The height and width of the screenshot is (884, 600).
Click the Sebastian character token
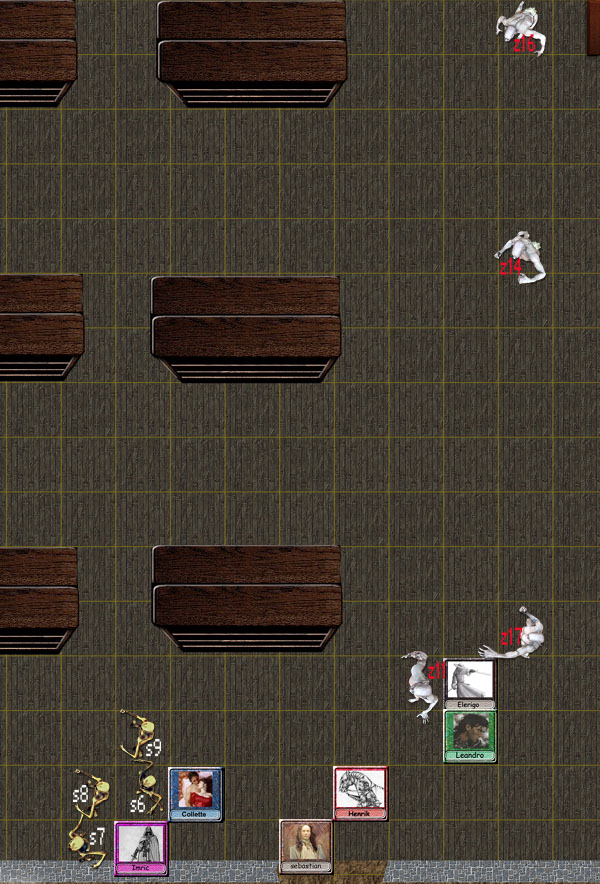(305, 846)
